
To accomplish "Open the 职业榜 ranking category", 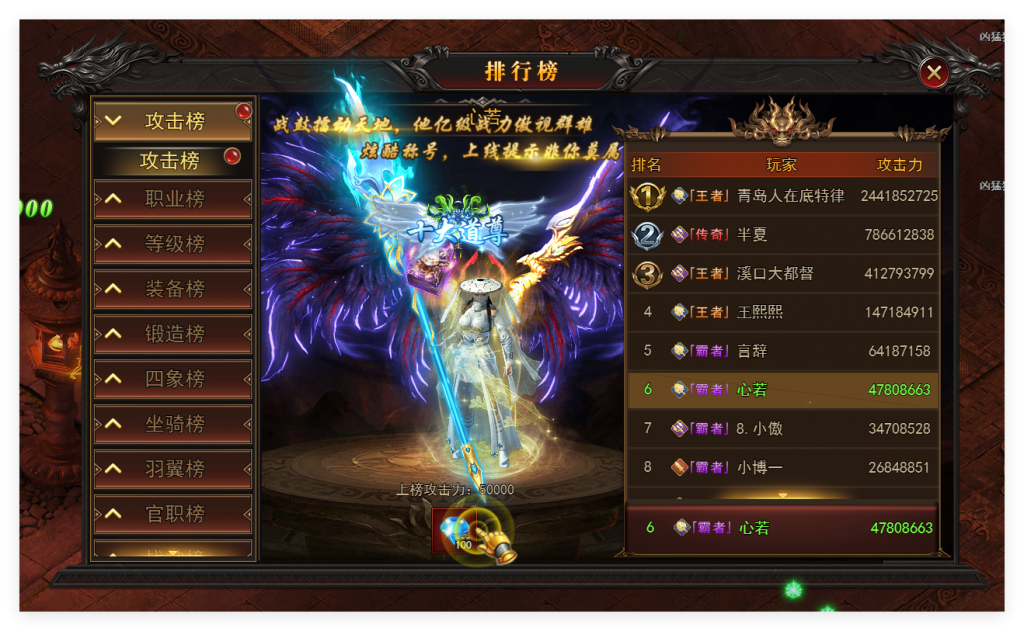I will pos(173,199).
